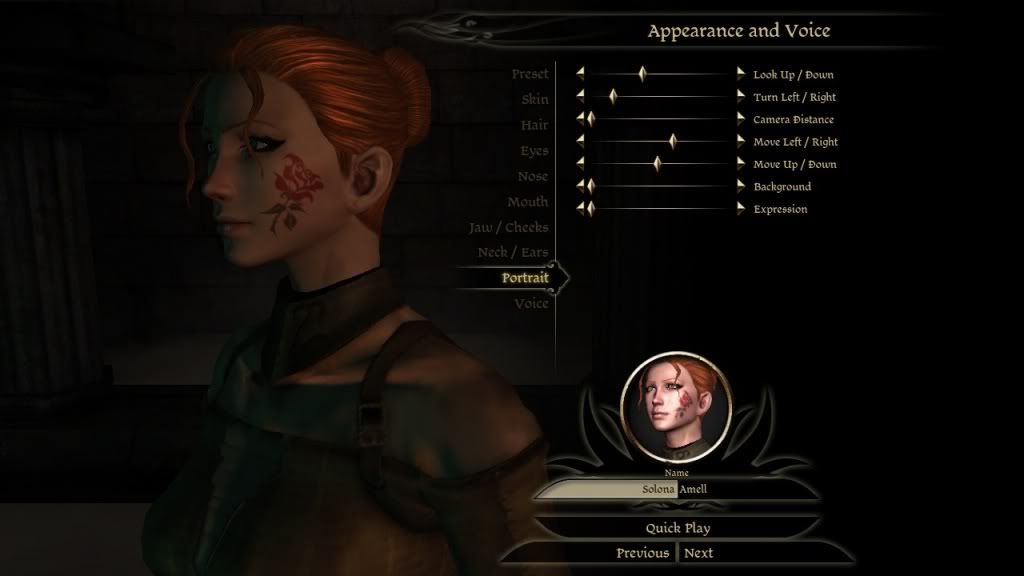Open the Voice category
1024x576 pixels.
(531, 303)
